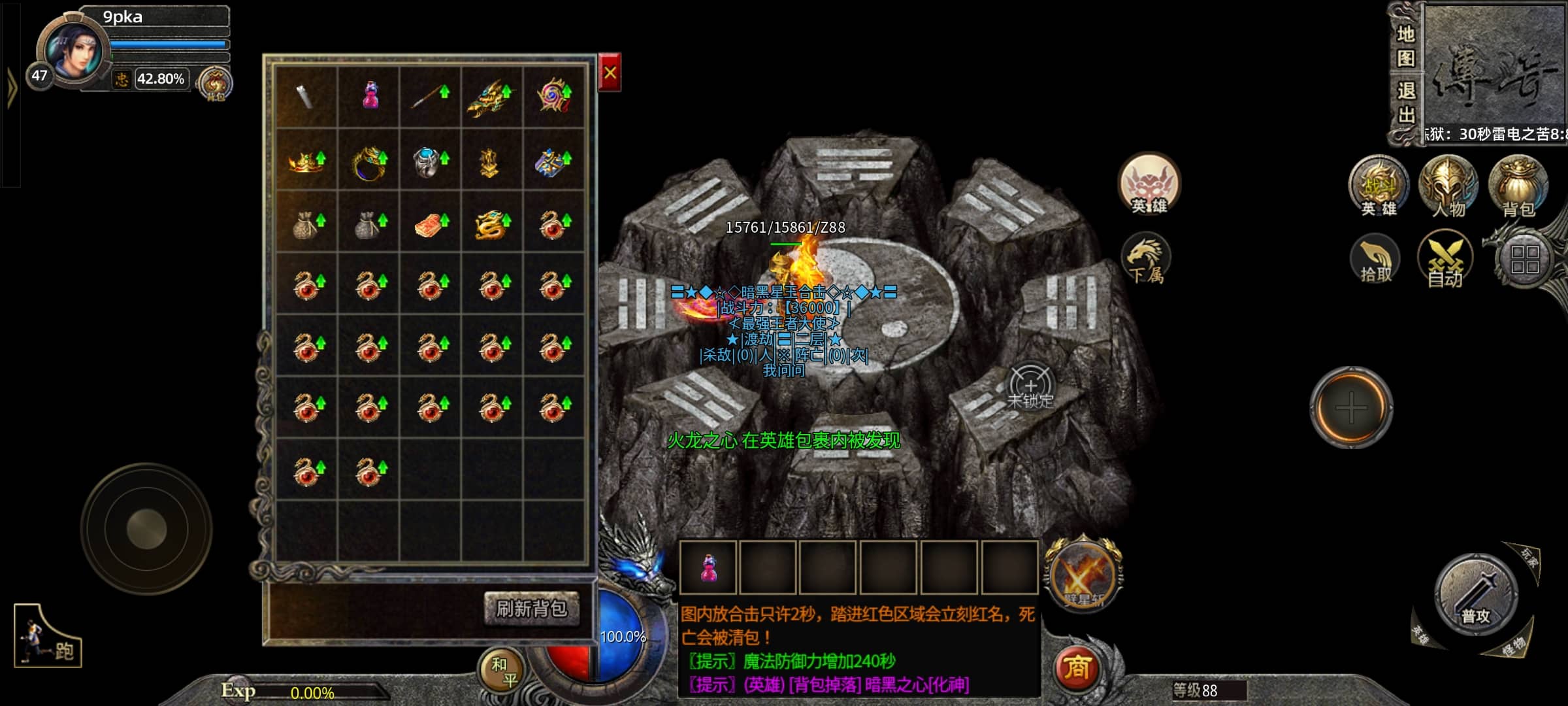Use the potion in the hotbar slot

coord(708,567)
